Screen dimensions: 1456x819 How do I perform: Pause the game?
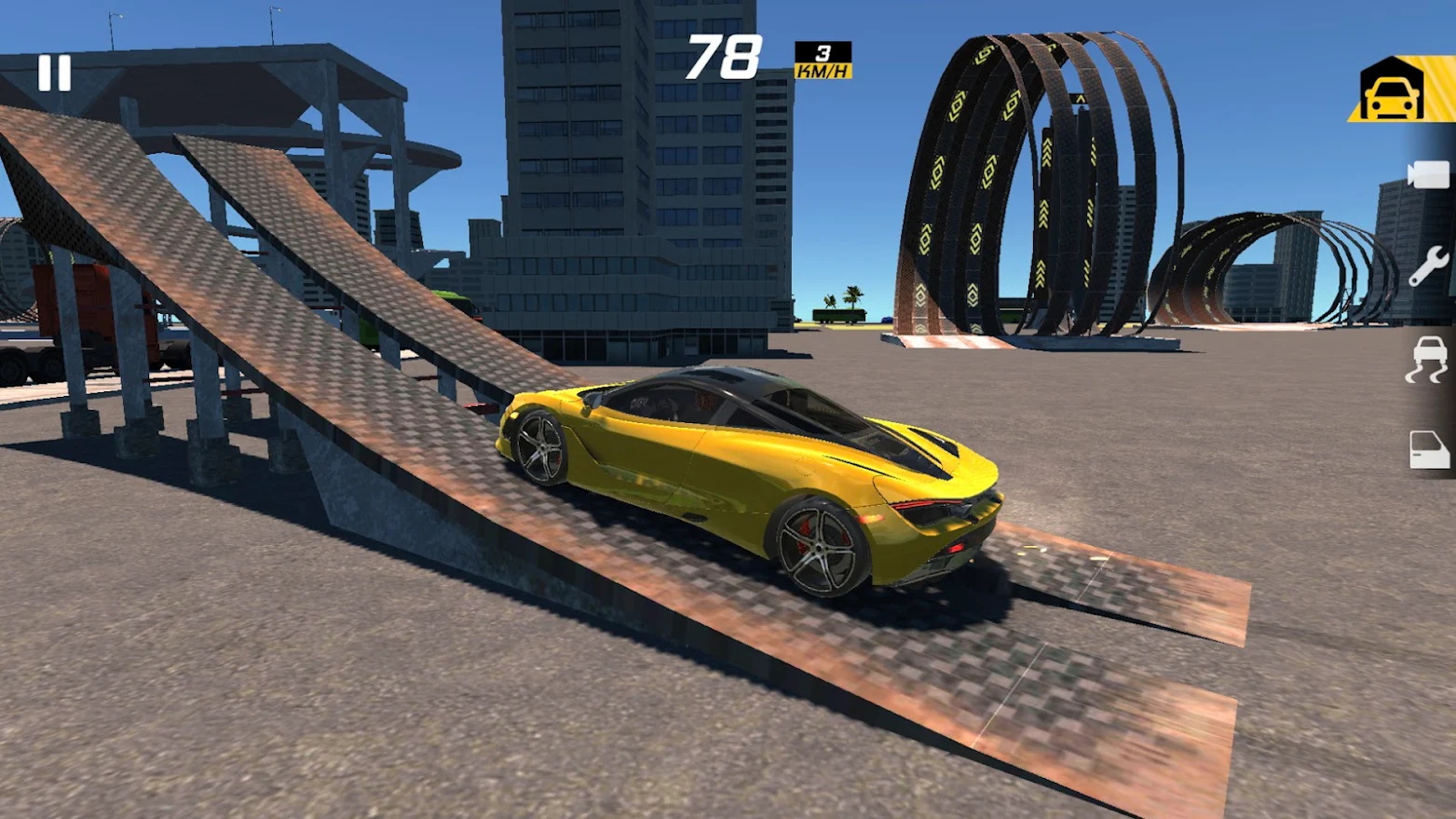54,73
